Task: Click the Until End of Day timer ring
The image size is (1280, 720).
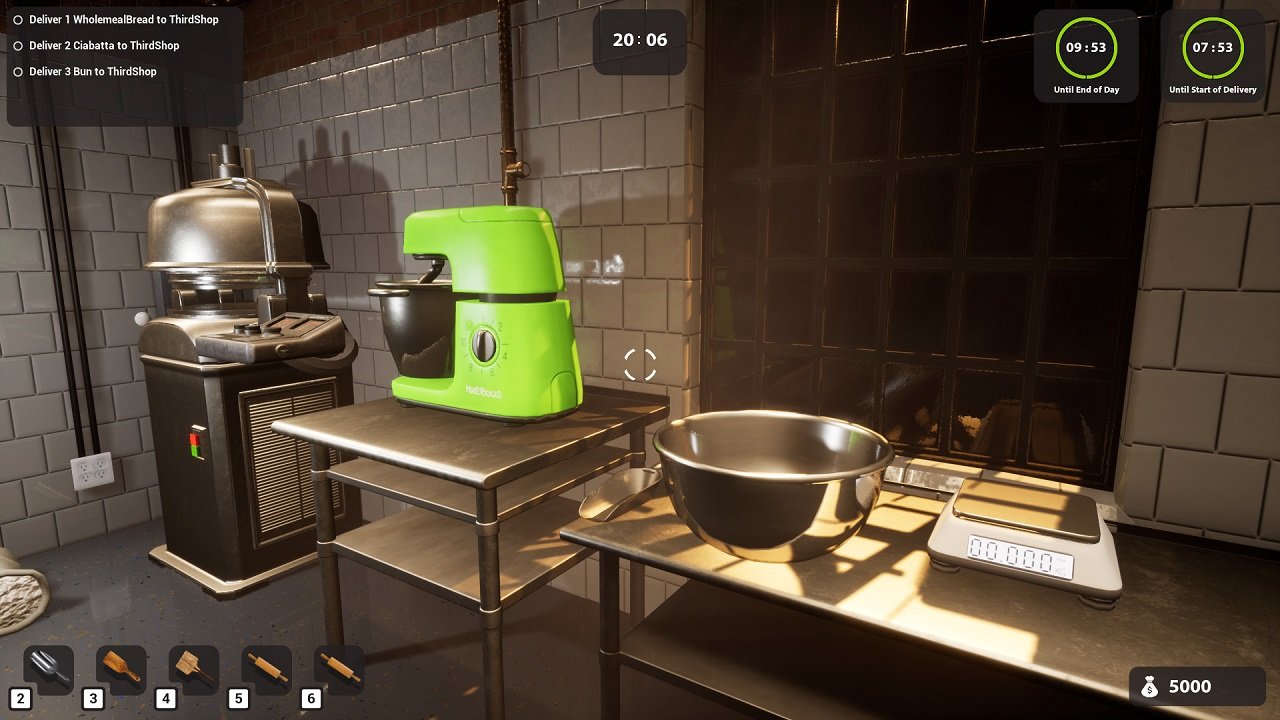Action: [x=1086, y=45]
